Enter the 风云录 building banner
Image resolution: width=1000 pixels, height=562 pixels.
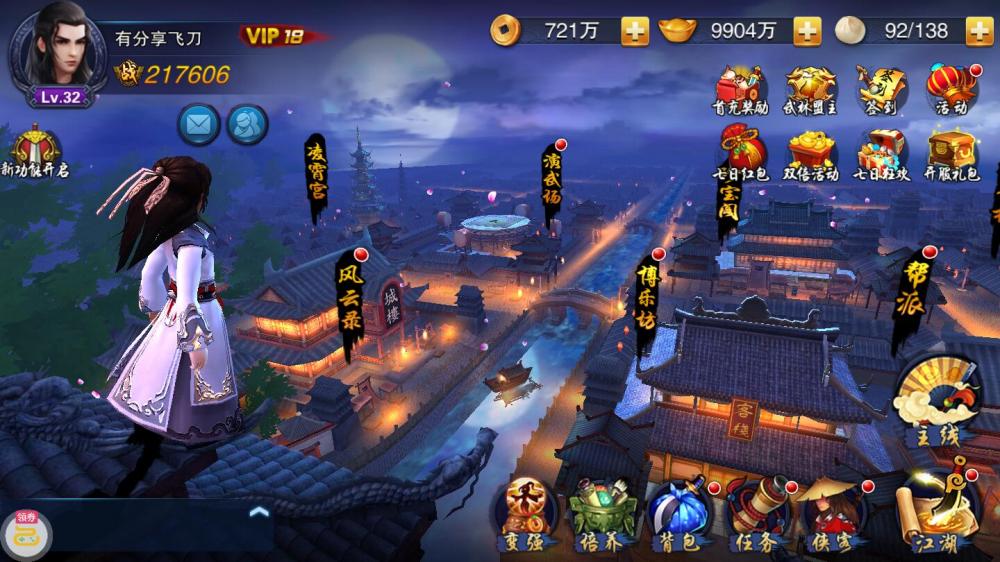348,300
